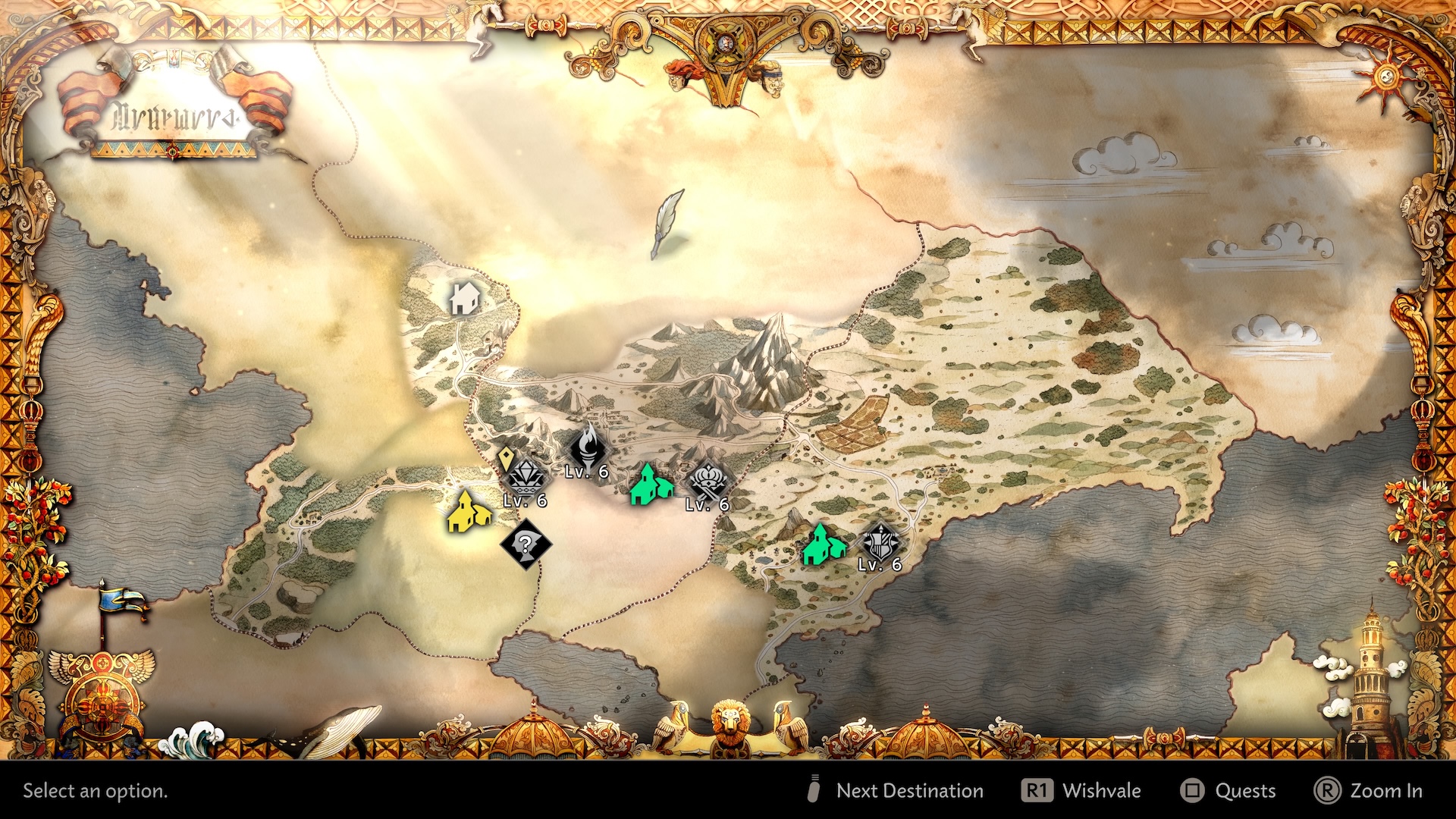Choose the yellow town marker

click(x=467, y=513)
